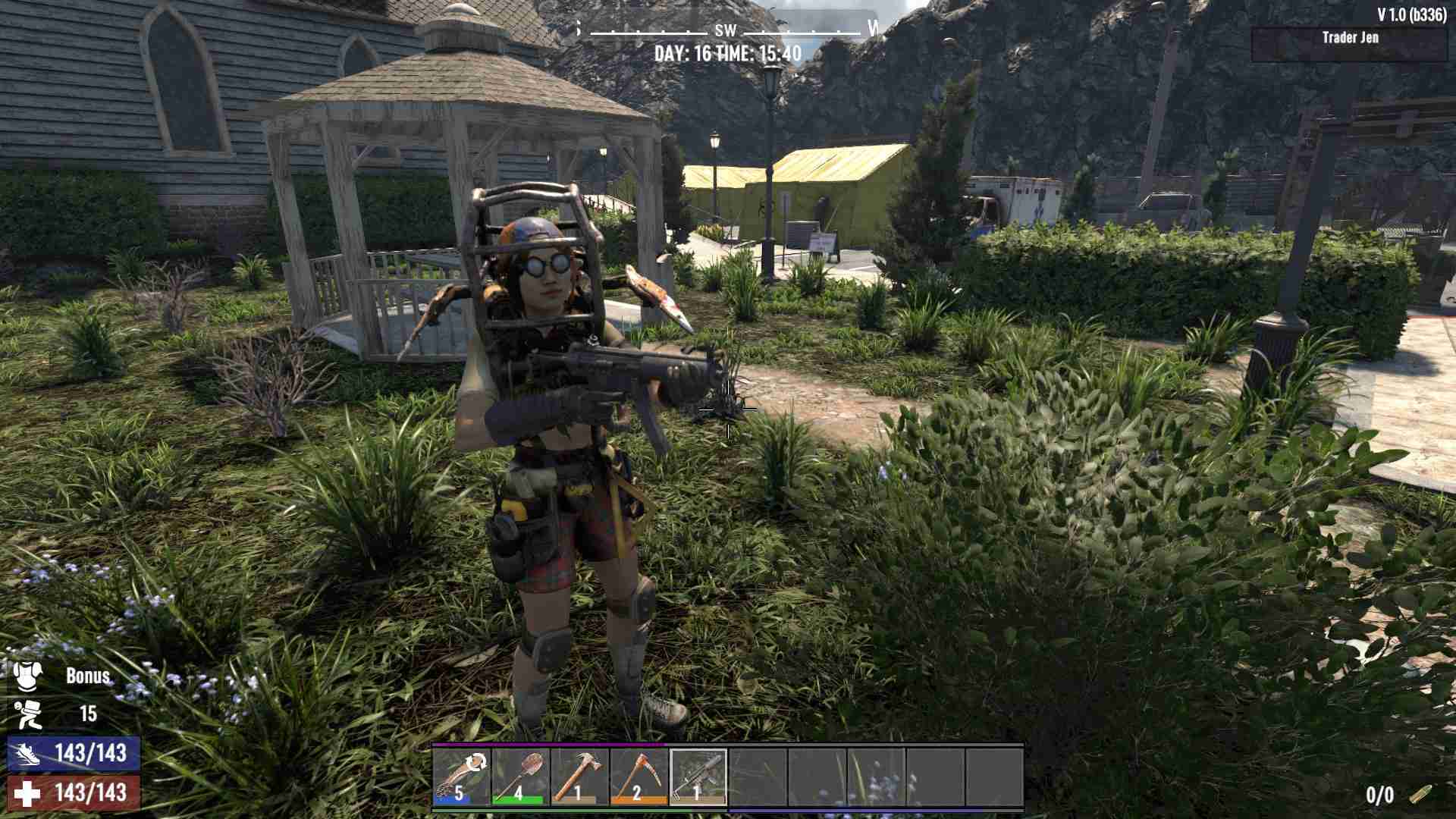
Task: Click the DAY: 16 TIME: 15:40 display
Action: pyautogui.click(x=727, y=54)
